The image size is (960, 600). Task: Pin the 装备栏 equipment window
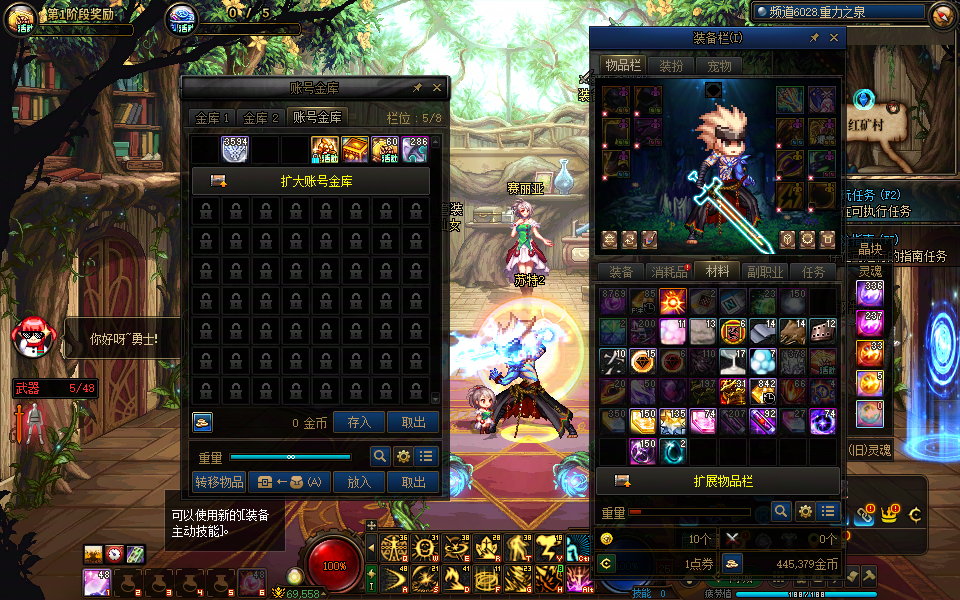815,38
